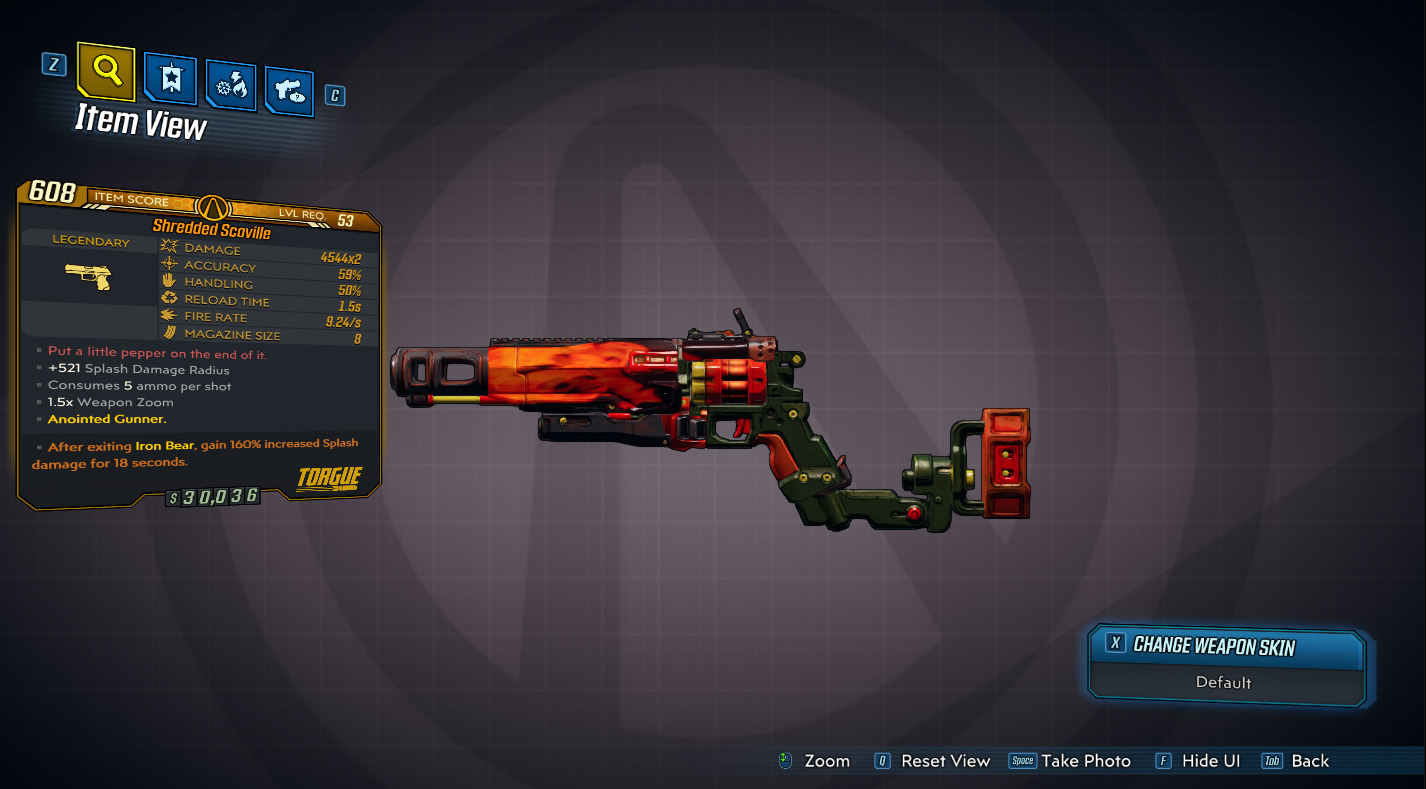This screenshot has width=1426, height=789.
Task: Expand the Default skin option
Action: 1224,683
